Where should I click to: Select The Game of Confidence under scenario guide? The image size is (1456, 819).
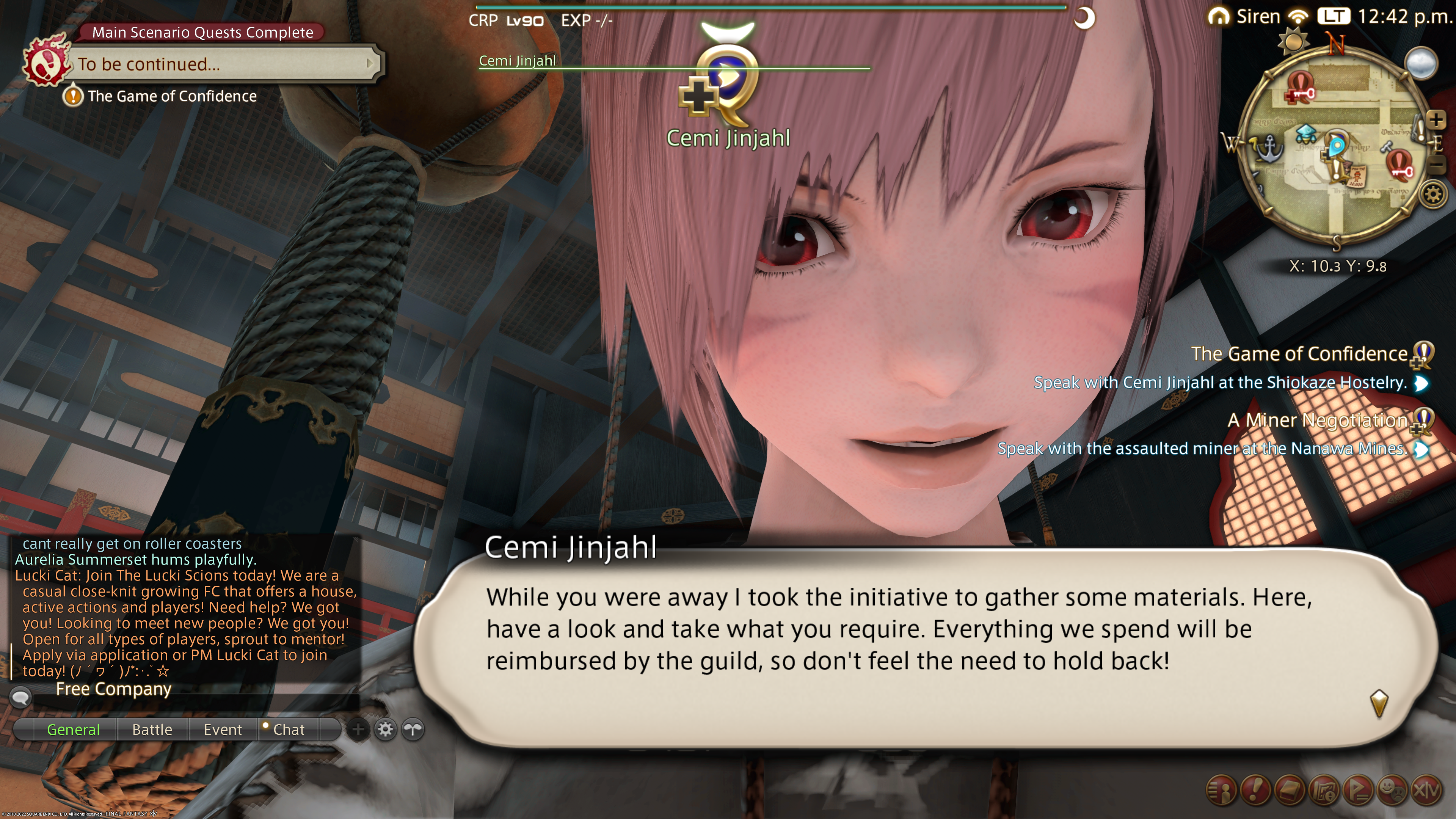pos(171,96)
